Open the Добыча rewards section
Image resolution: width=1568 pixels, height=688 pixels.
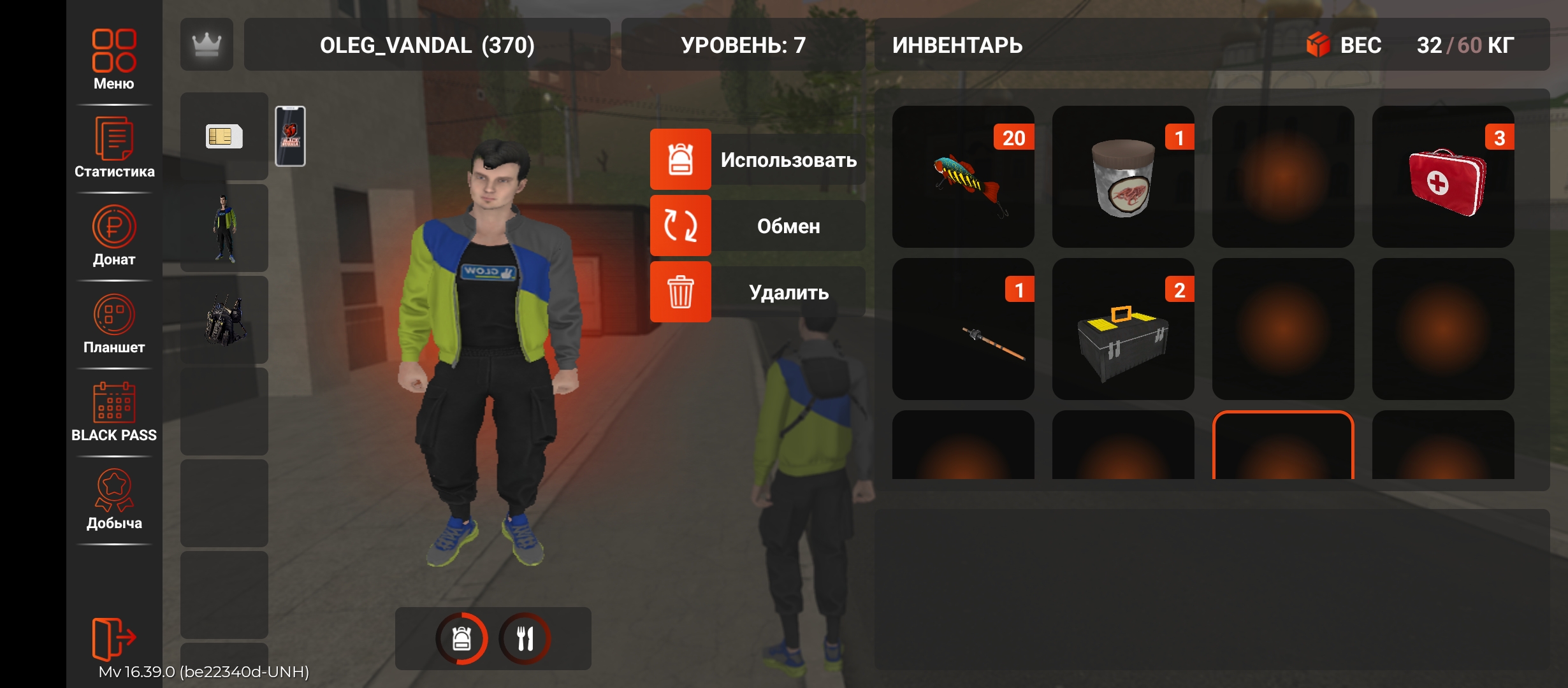[x=114, y=499]
